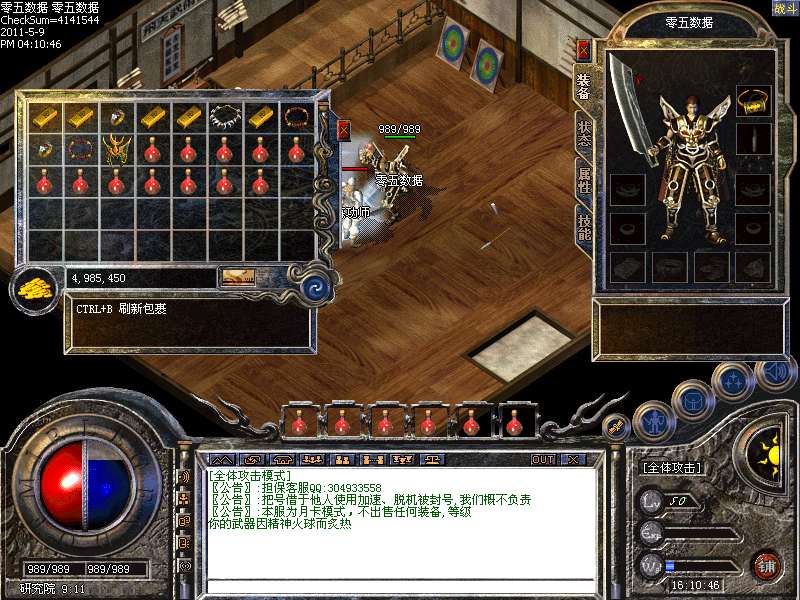Select the 装备 (Equipment) tab
The image size is (800, 600).
584,88
